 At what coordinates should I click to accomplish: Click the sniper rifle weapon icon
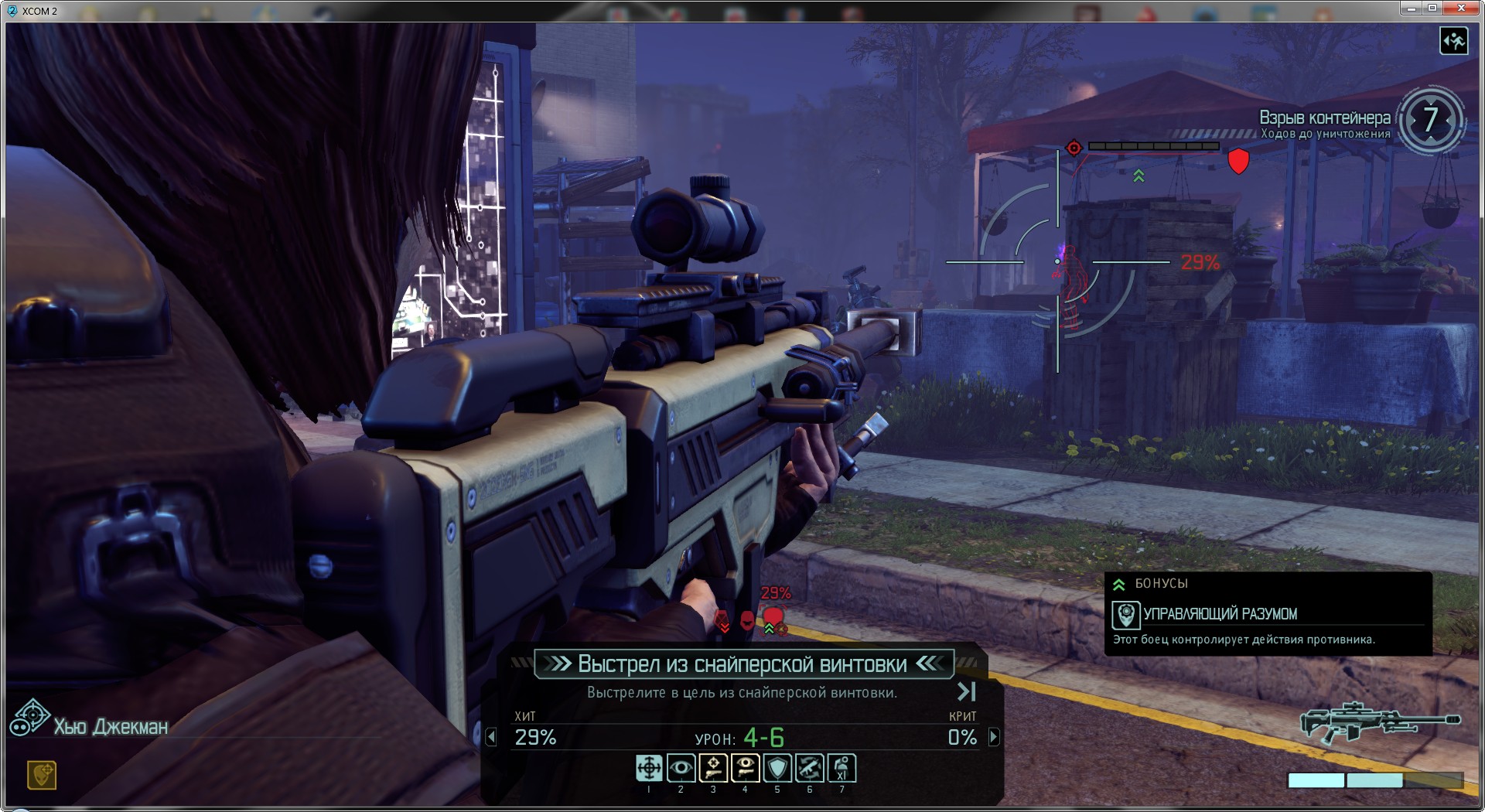1379,722
